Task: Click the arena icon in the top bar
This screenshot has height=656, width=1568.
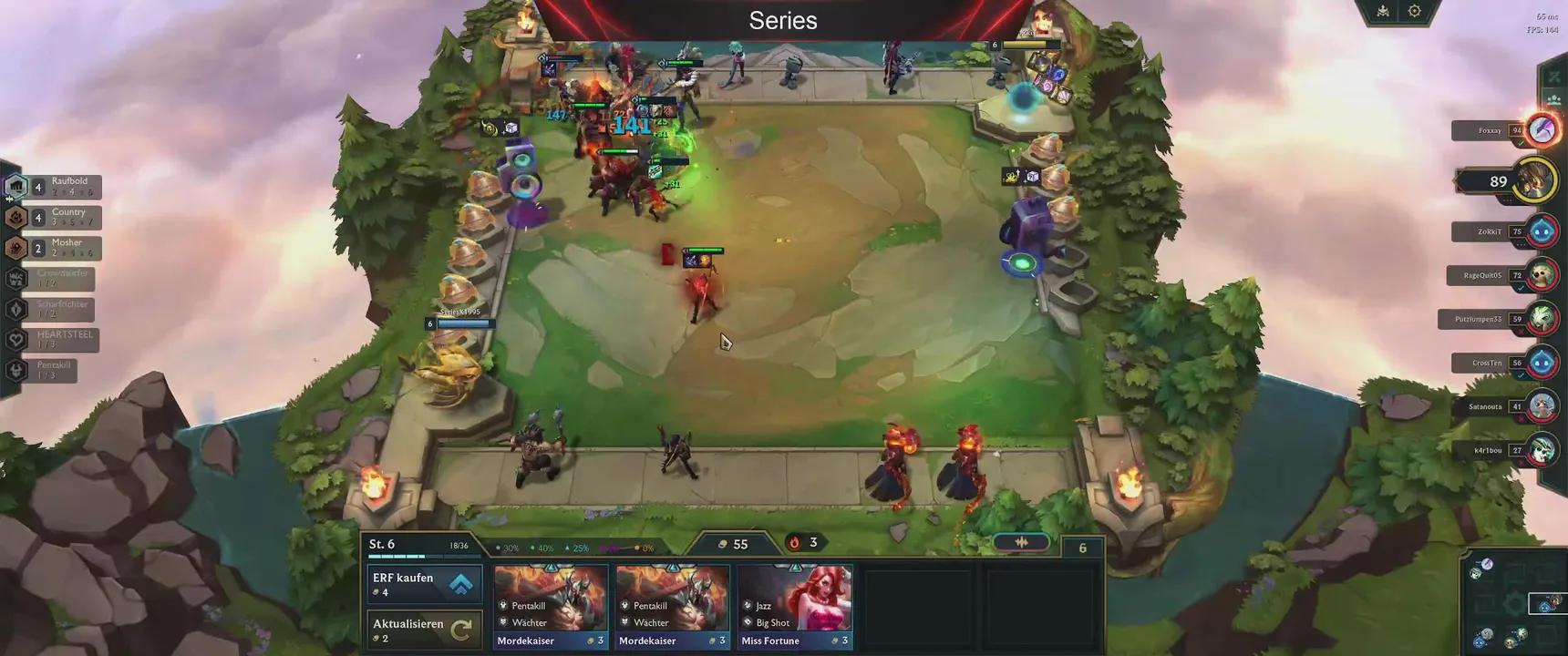Action: tap(1381, 10)
